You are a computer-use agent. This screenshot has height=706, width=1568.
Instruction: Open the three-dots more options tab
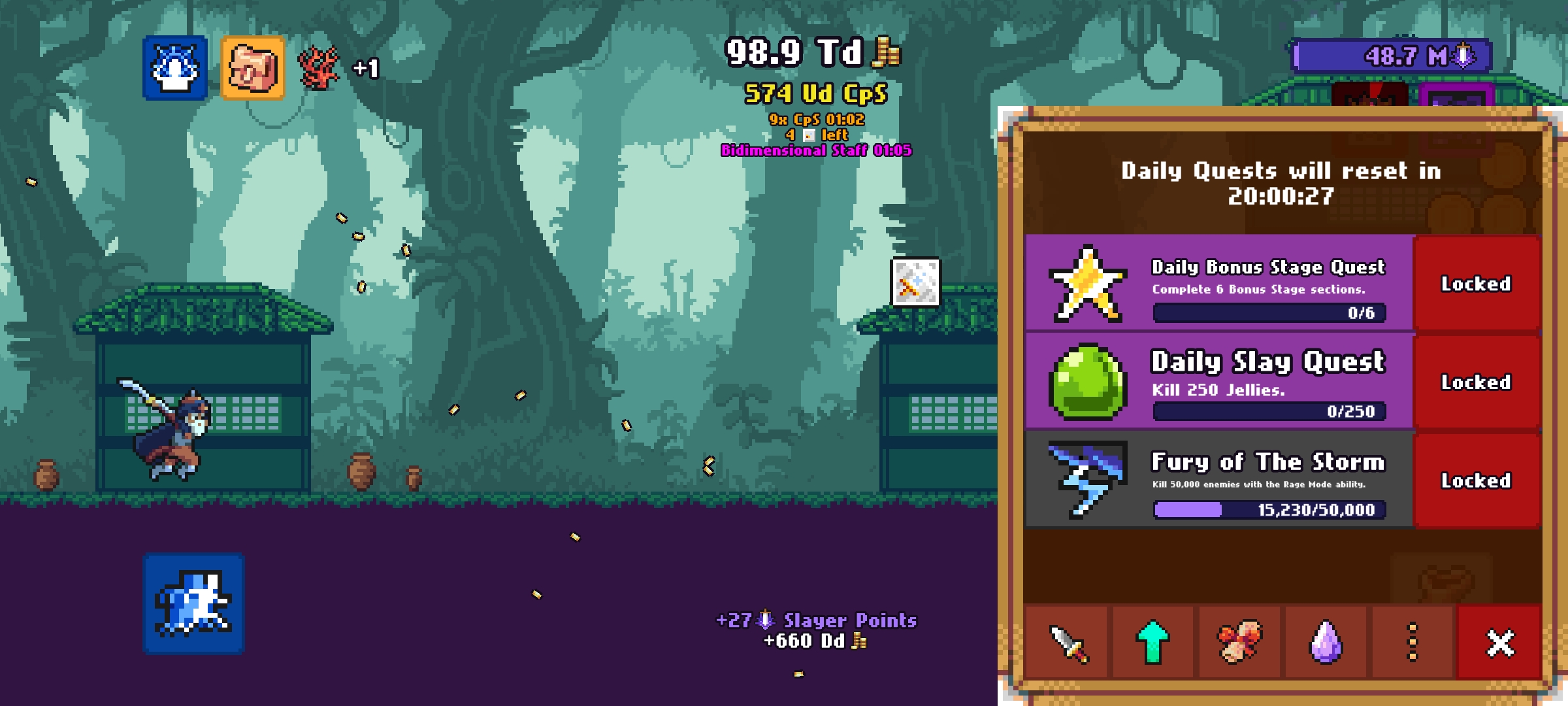coord(1412,643)
